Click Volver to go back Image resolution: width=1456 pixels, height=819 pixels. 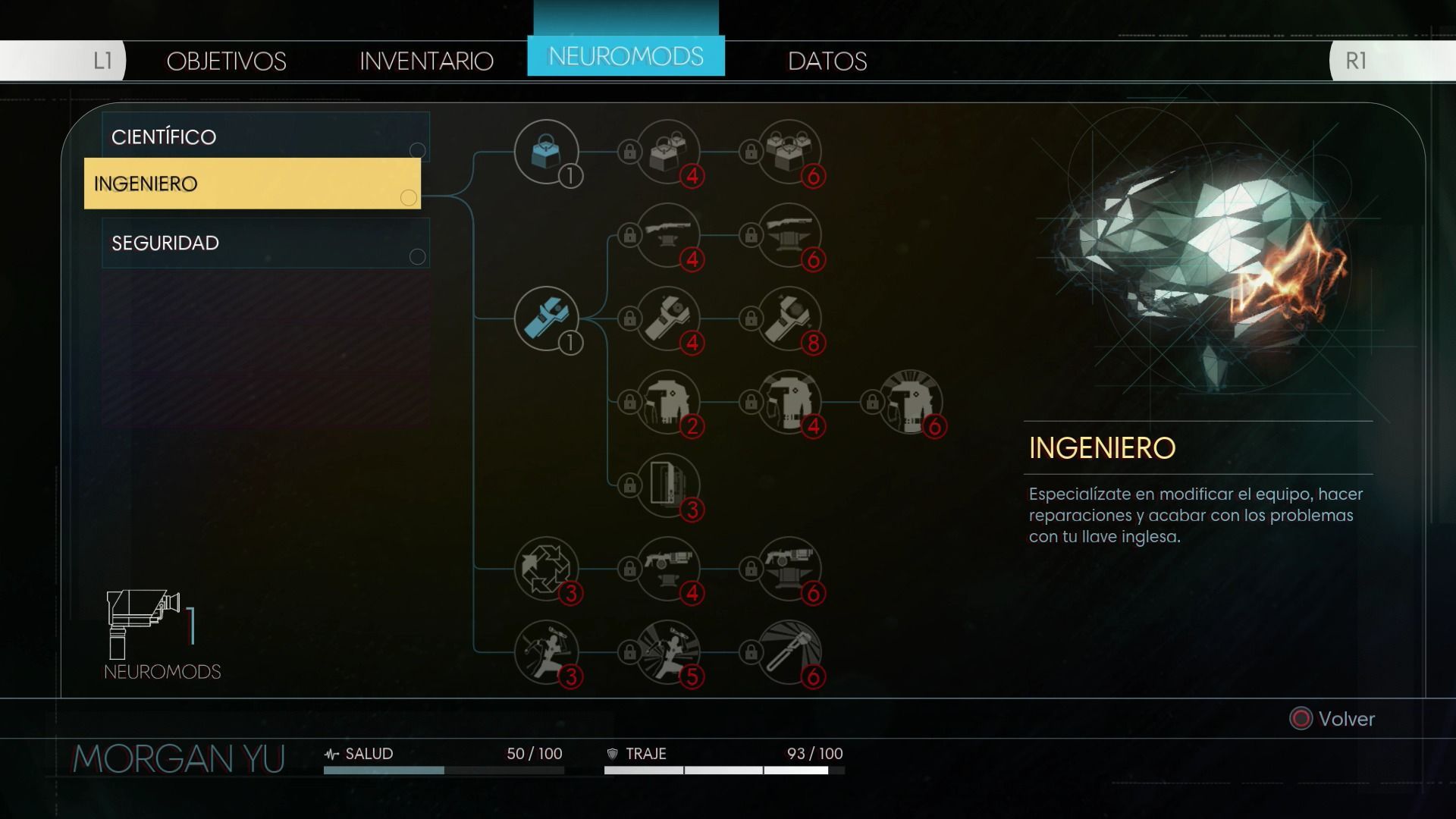pos(1333,719)
